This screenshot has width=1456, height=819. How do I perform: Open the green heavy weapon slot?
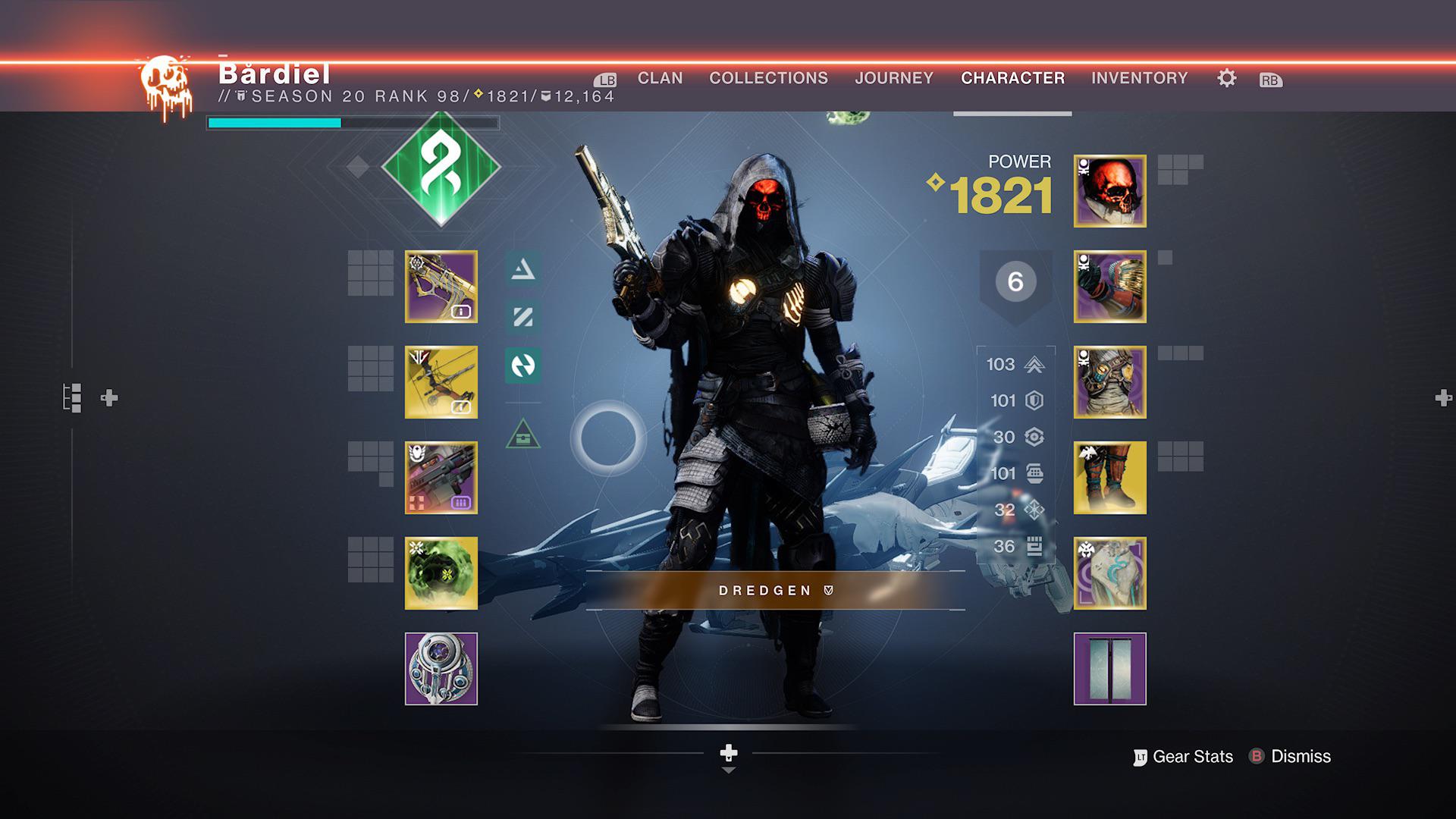441,574
